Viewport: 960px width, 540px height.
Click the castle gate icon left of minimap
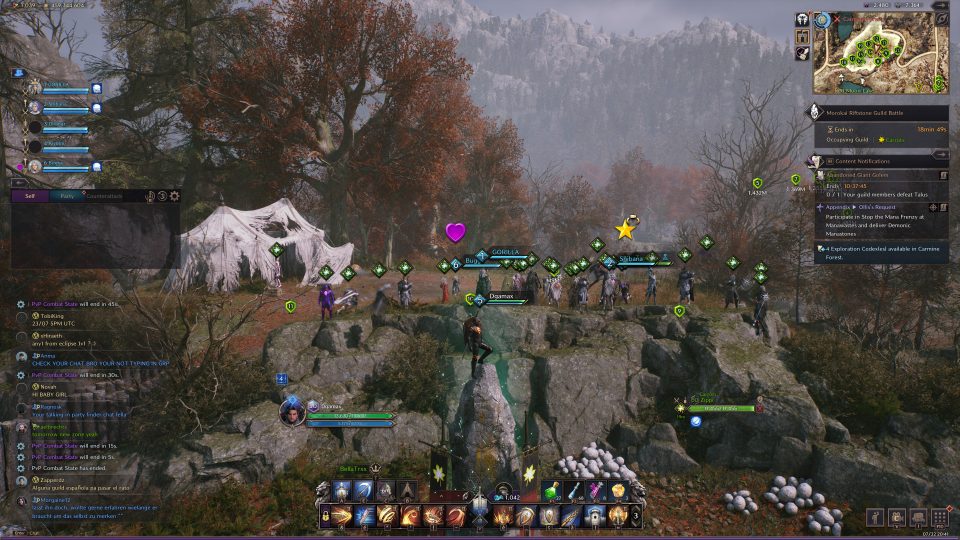click(x=802, y=37)
